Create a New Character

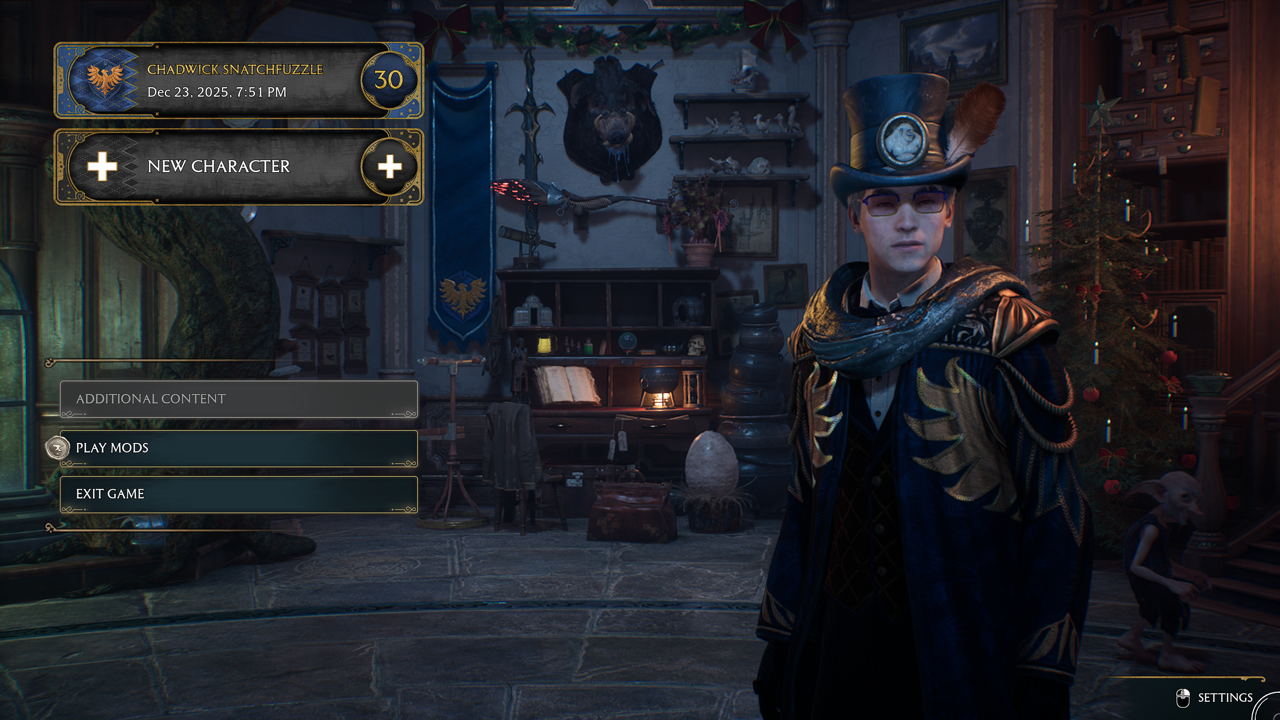238,167
